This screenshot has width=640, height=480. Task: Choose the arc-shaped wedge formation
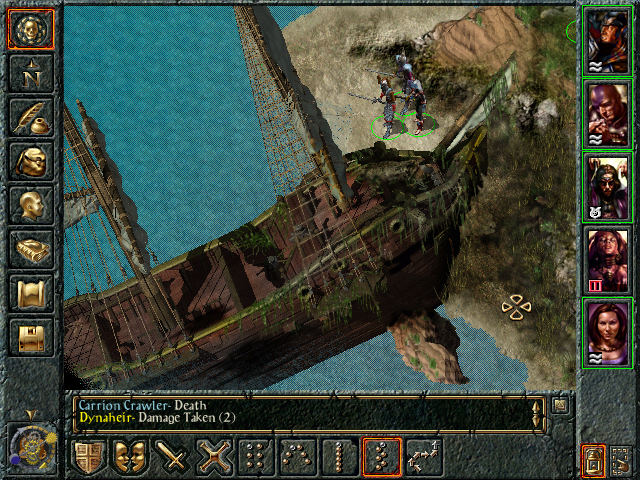coord(298,457)
